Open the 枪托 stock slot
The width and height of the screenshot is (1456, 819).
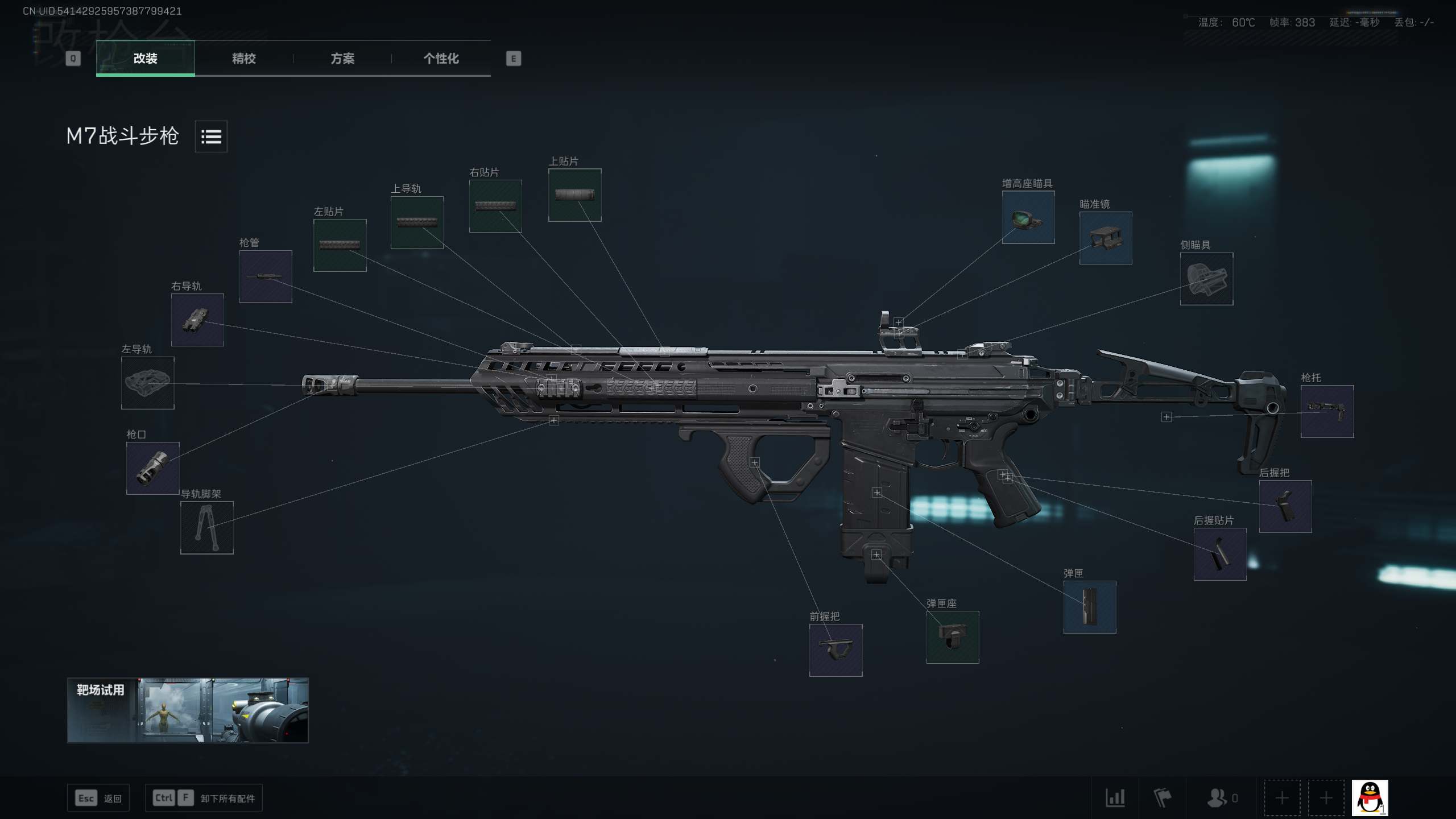1327,411
